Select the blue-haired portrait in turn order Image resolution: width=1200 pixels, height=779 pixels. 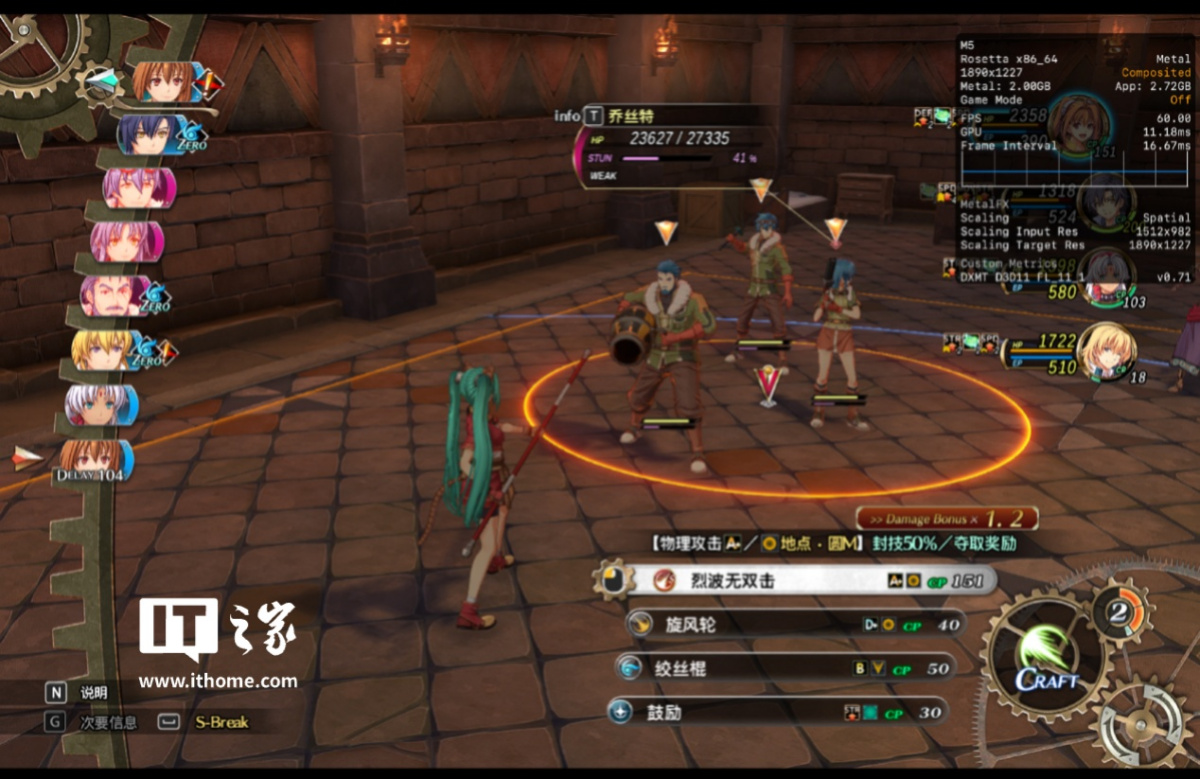coord(150,135)
